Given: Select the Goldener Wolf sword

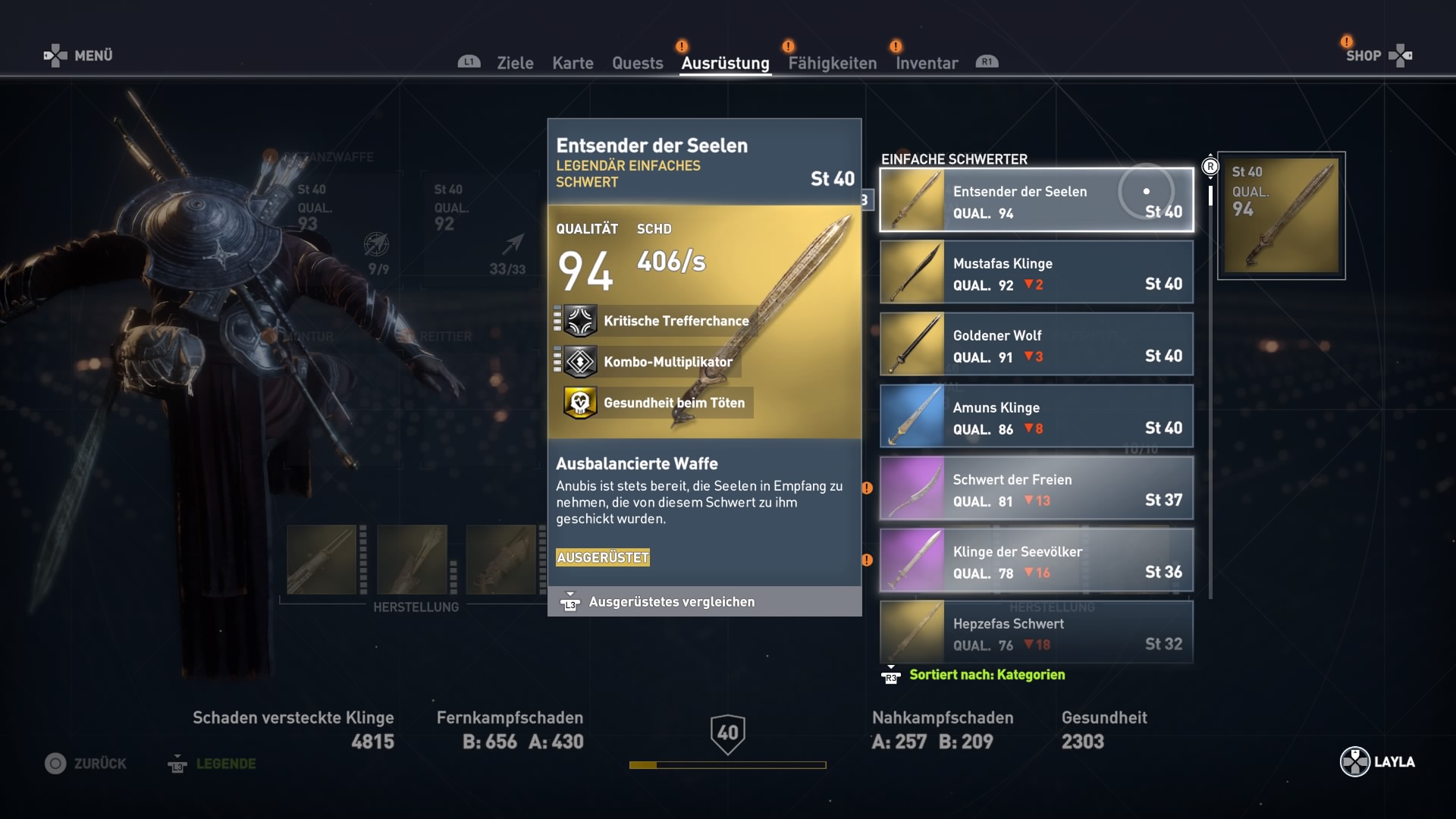Looking at the screenshot, I should click(x=1036, y=344).
